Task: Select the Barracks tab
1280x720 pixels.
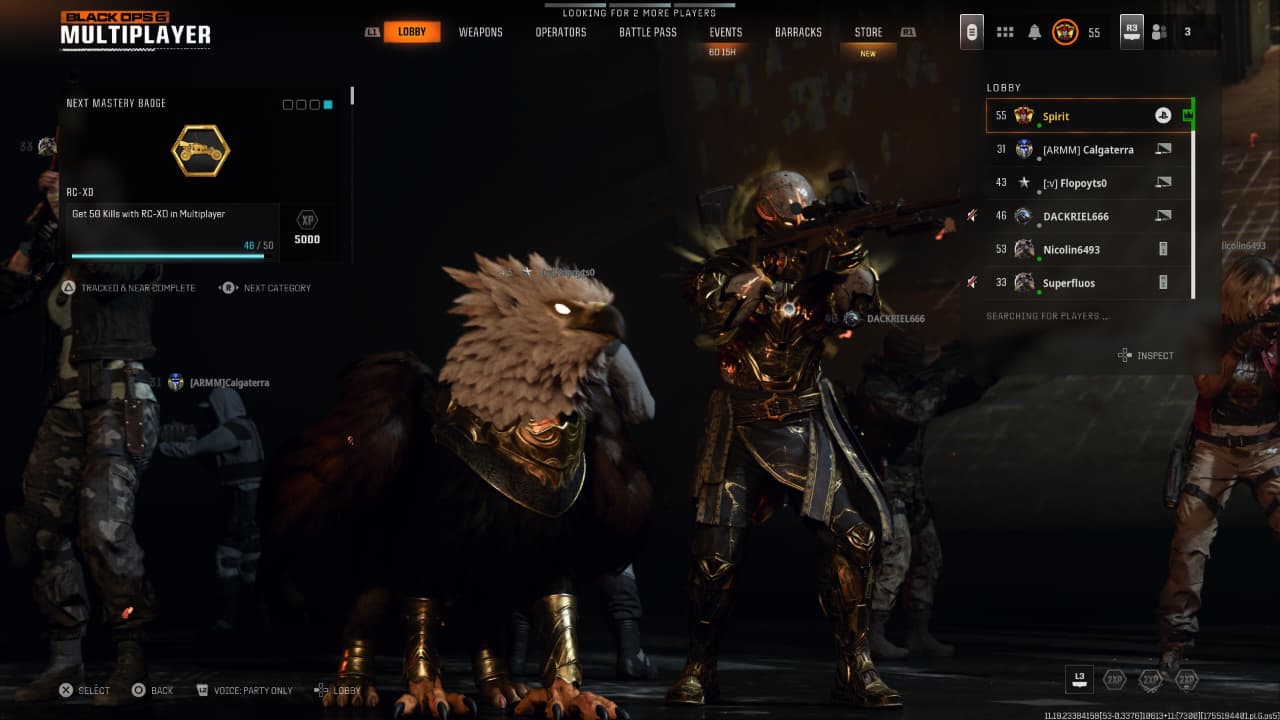Action: pos(798,32)
